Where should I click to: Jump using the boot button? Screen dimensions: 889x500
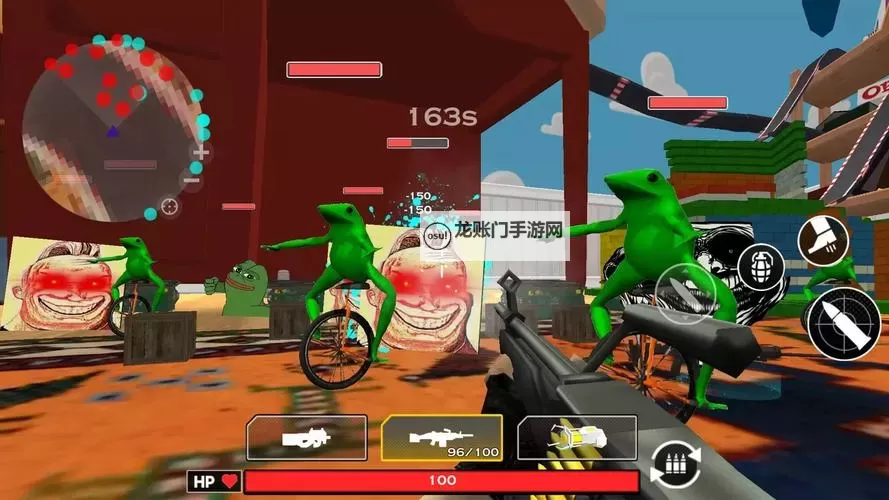(x=823, y=240)
